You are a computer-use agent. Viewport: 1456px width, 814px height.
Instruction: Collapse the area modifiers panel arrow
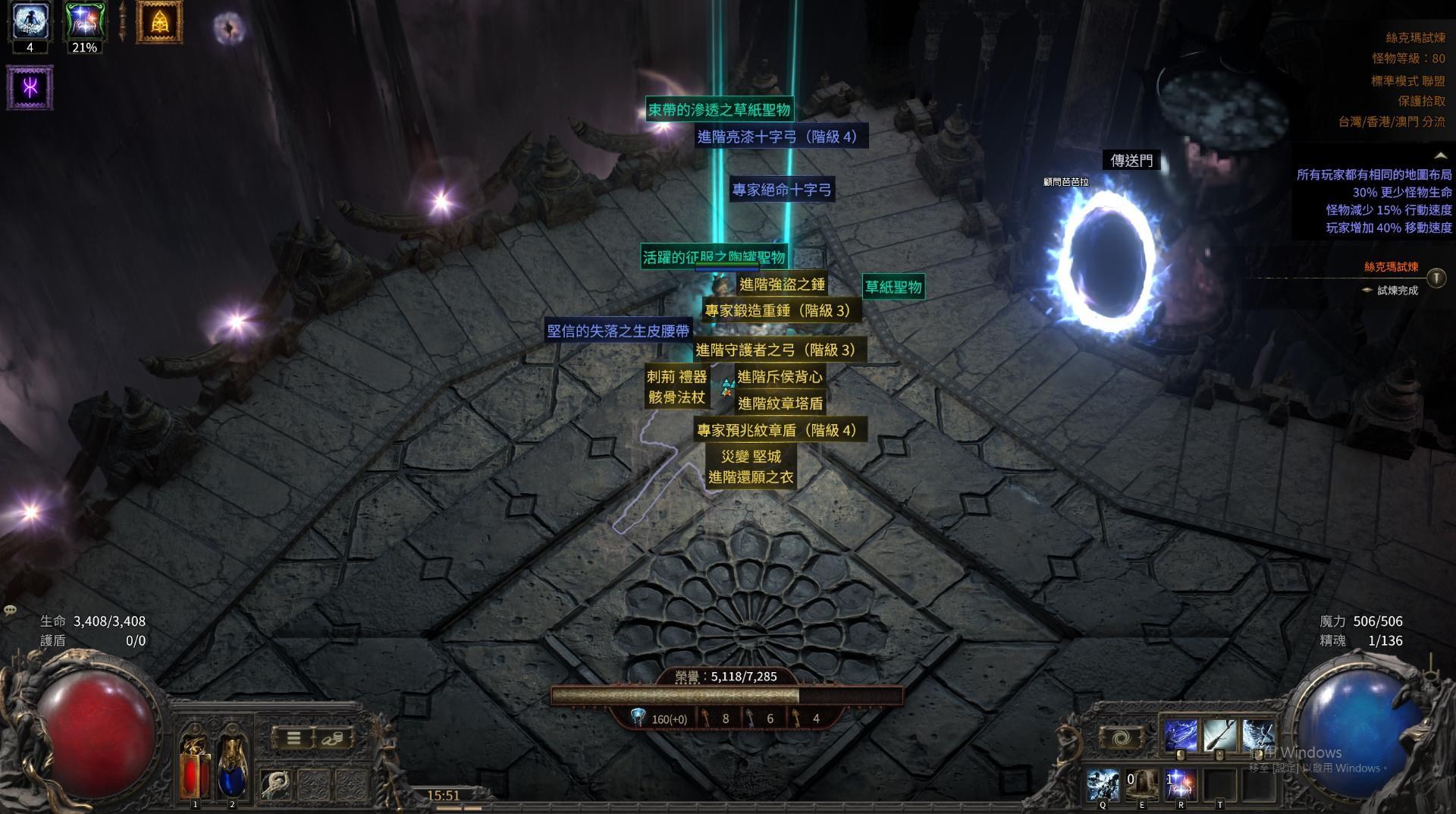click(x=1439, y=156)
